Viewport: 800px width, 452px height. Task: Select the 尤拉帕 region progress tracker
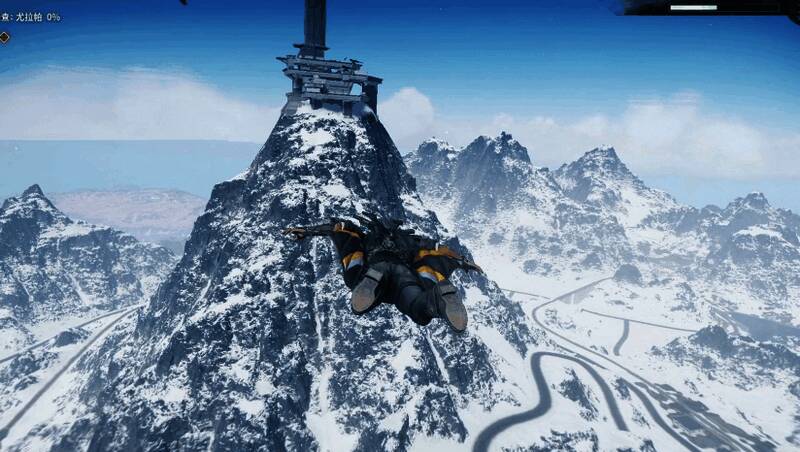tap(34, 17)
